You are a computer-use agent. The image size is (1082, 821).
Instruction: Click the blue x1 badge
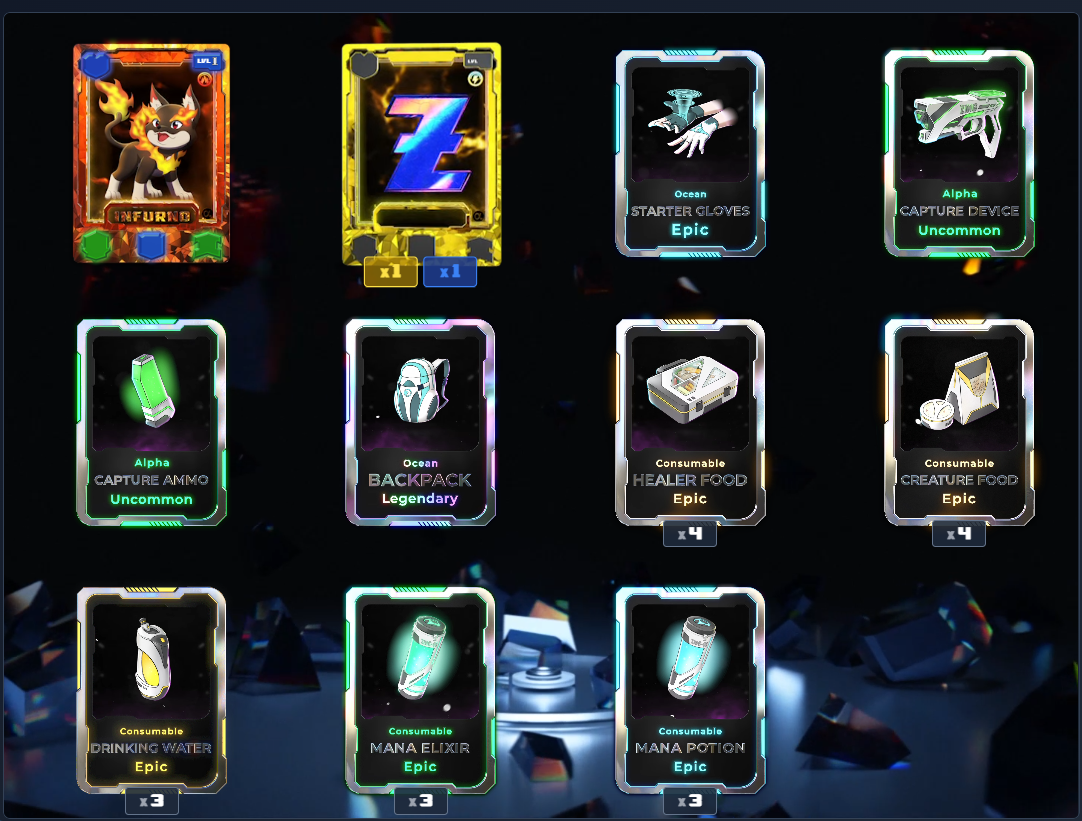(450, 272)
